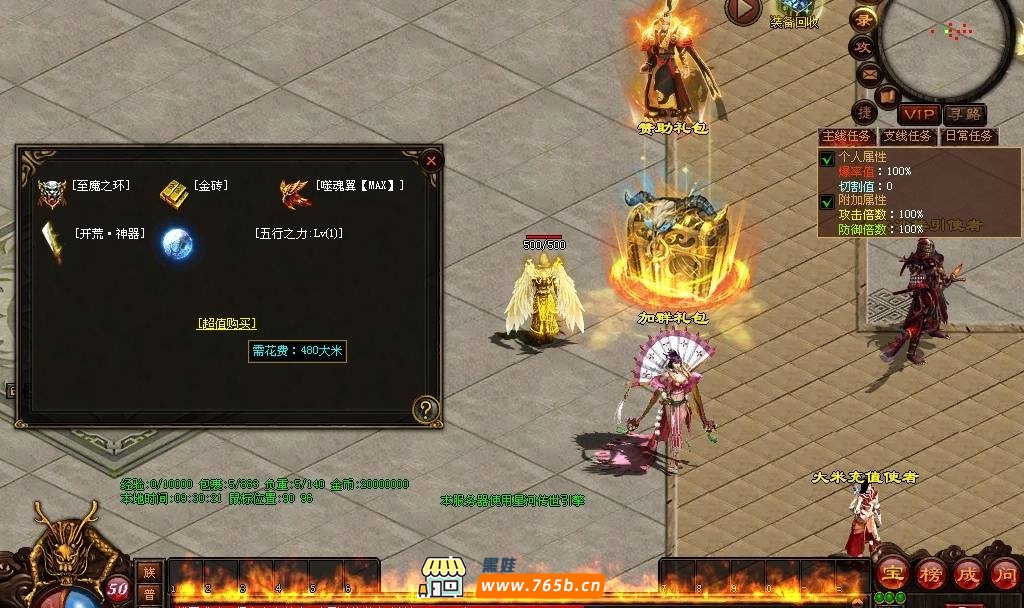The width and height of the screenshot is (1024, 608).
Task: Open the mail envelope icon
Action: point(869,73)
